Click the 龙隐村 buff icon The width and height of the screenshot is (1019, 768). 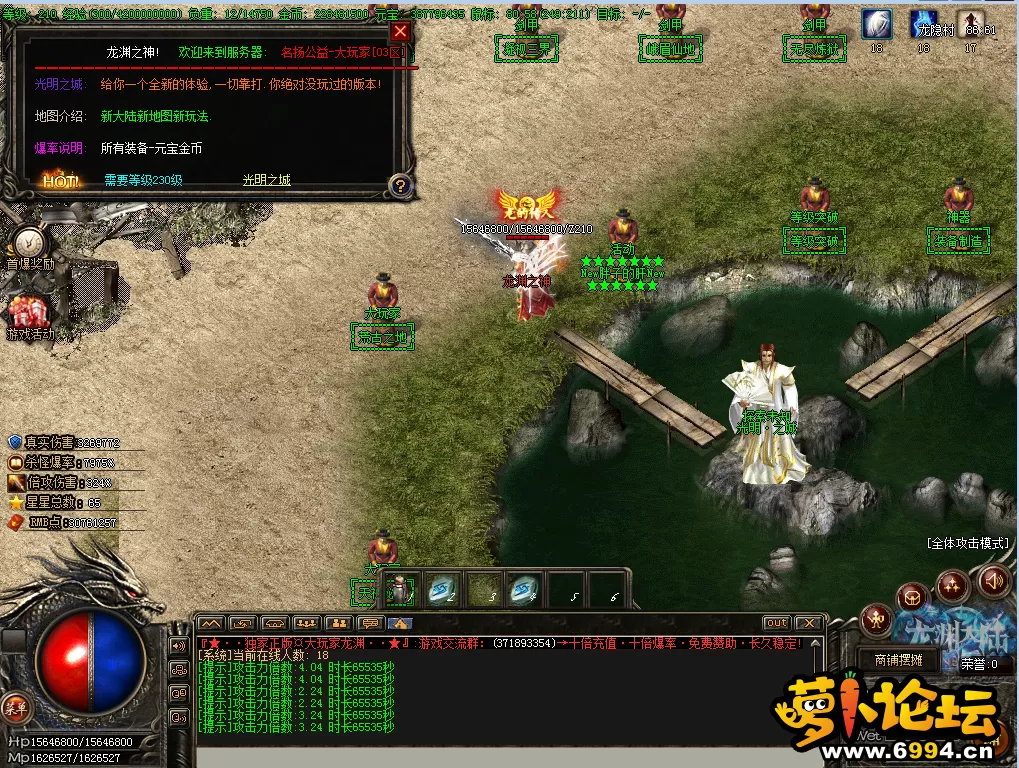pos(925,25)
